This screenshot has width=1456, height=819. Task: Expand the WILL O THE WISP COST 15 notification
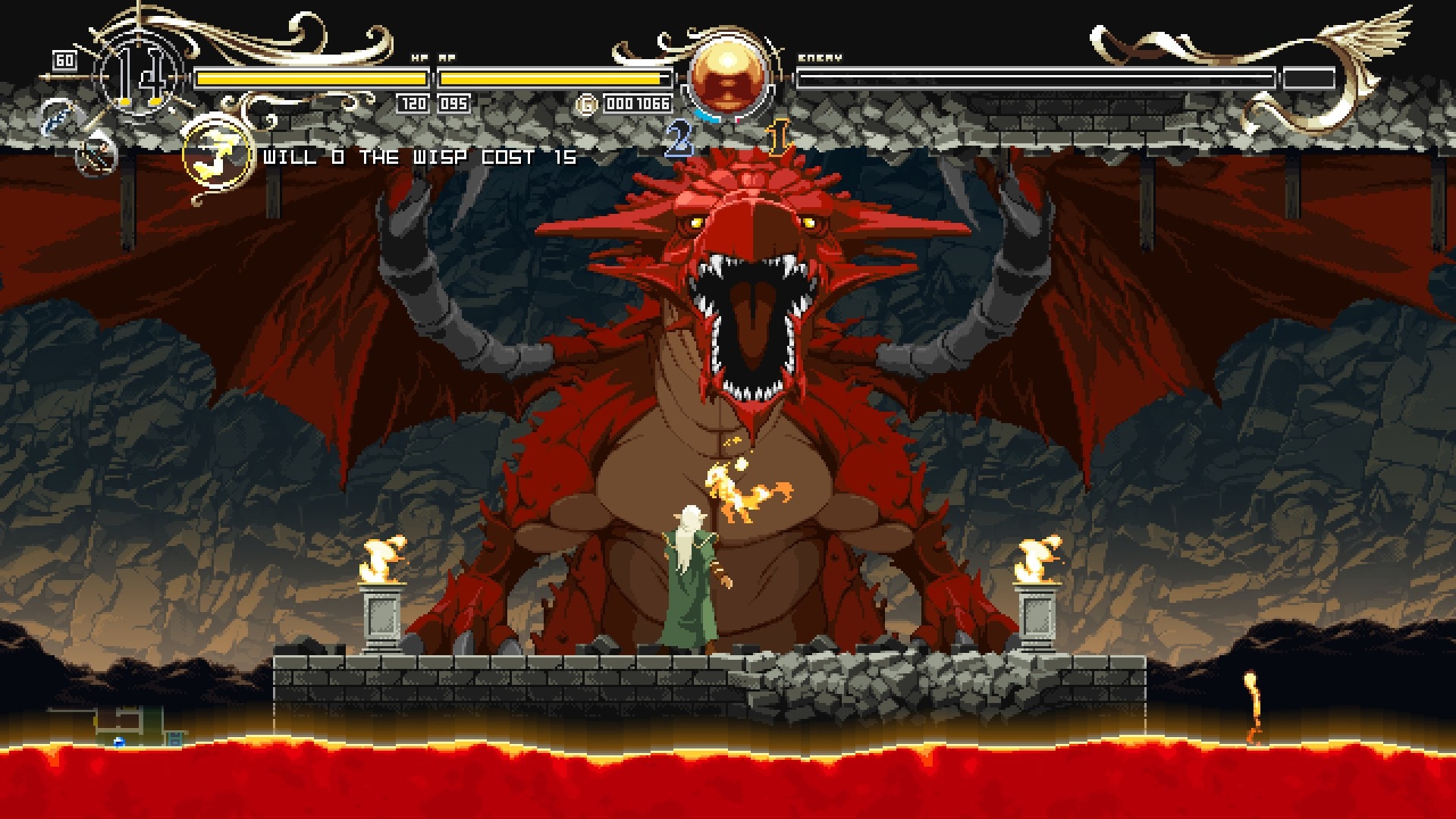[x=418, y=158]
